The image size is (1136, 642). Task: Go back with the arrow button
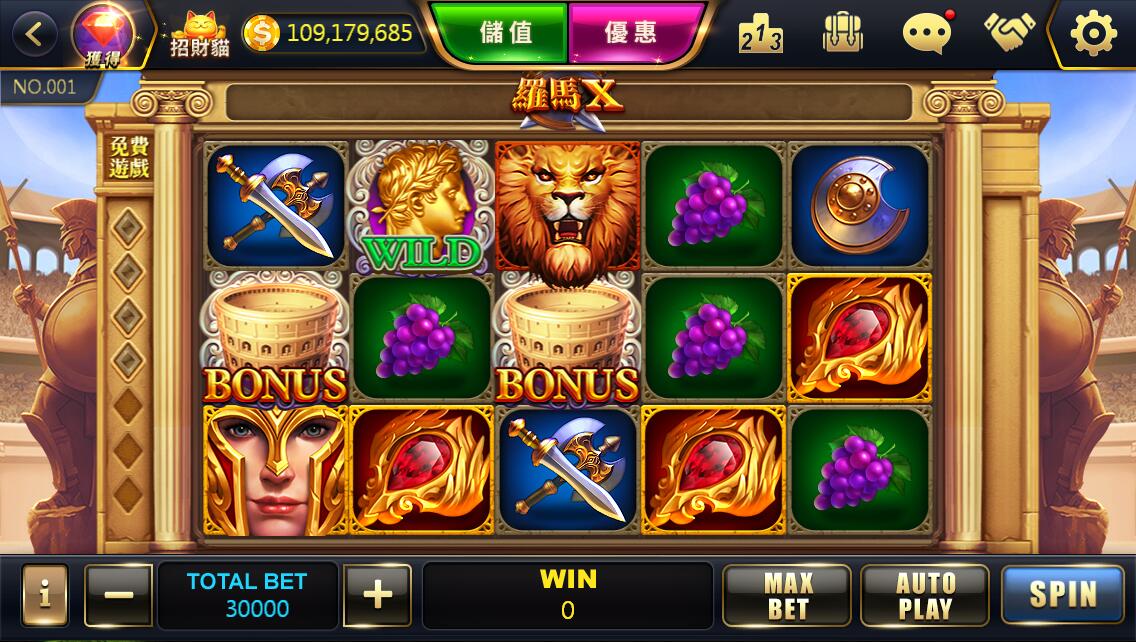(x=35, y=35)
